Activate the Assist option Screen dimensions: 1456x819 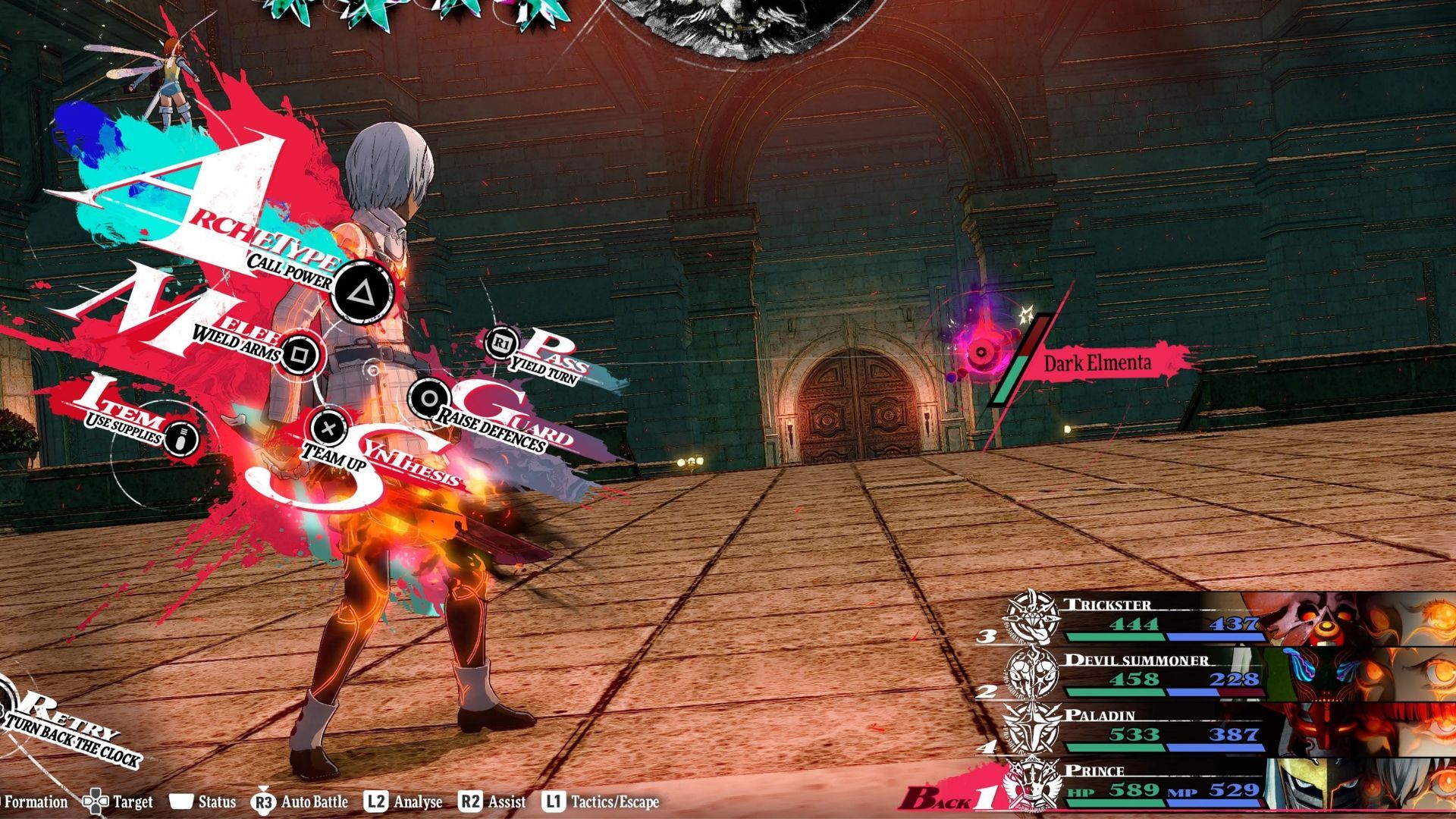pyautogui.click(x=493, y=802)
